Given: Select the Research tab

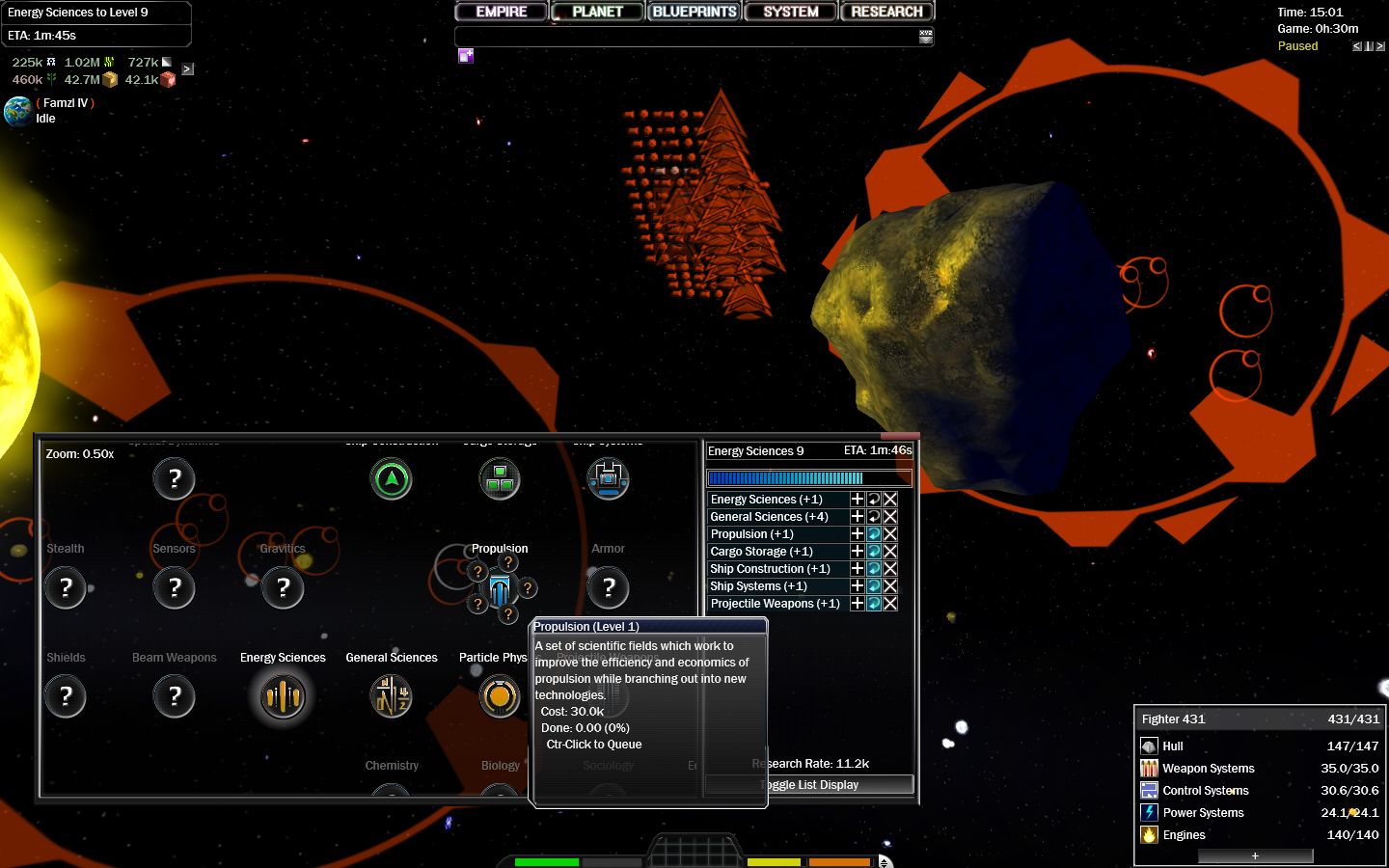Looking at the screenshot, I should click(886, 12).
